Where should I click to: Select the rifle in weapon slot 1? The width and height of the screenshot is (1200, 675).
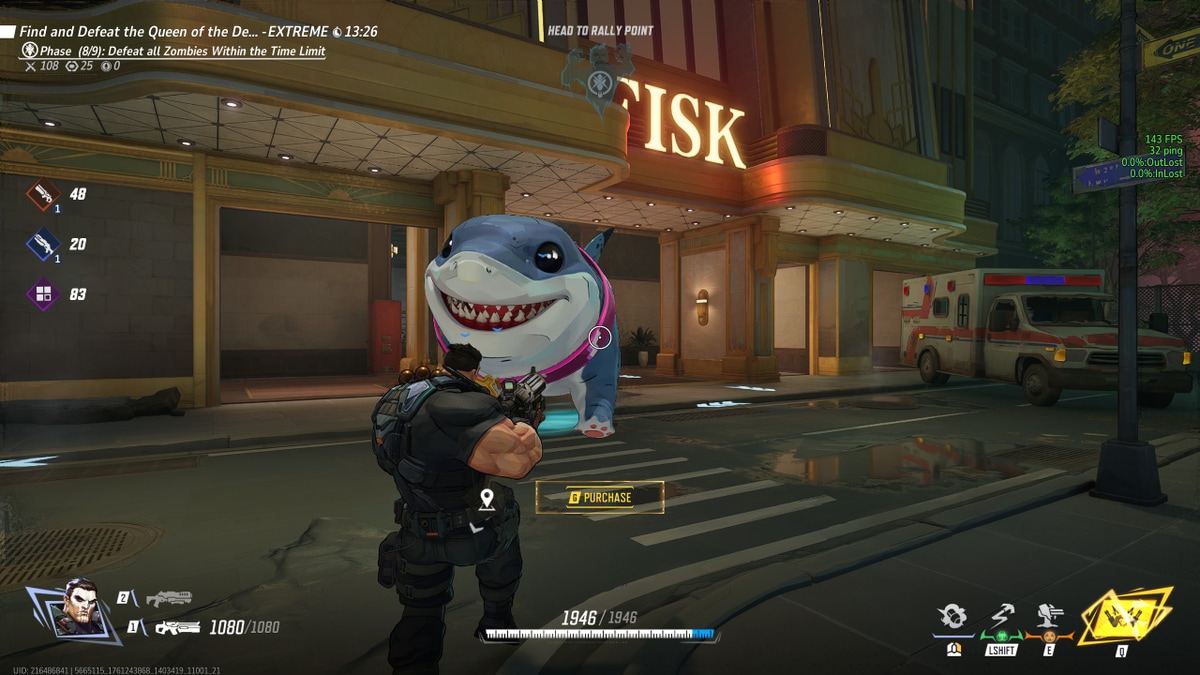tap(177, 627)
